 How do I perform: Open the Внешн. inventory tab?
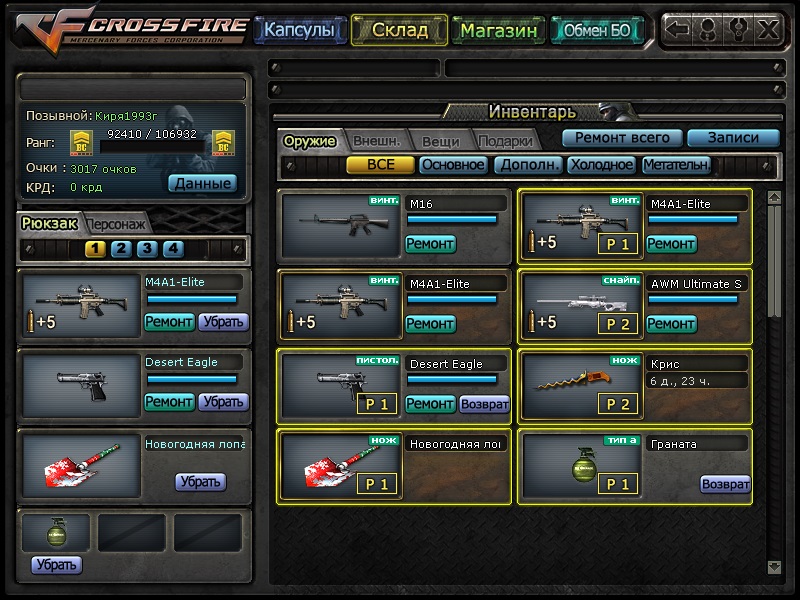click(376, 141)
